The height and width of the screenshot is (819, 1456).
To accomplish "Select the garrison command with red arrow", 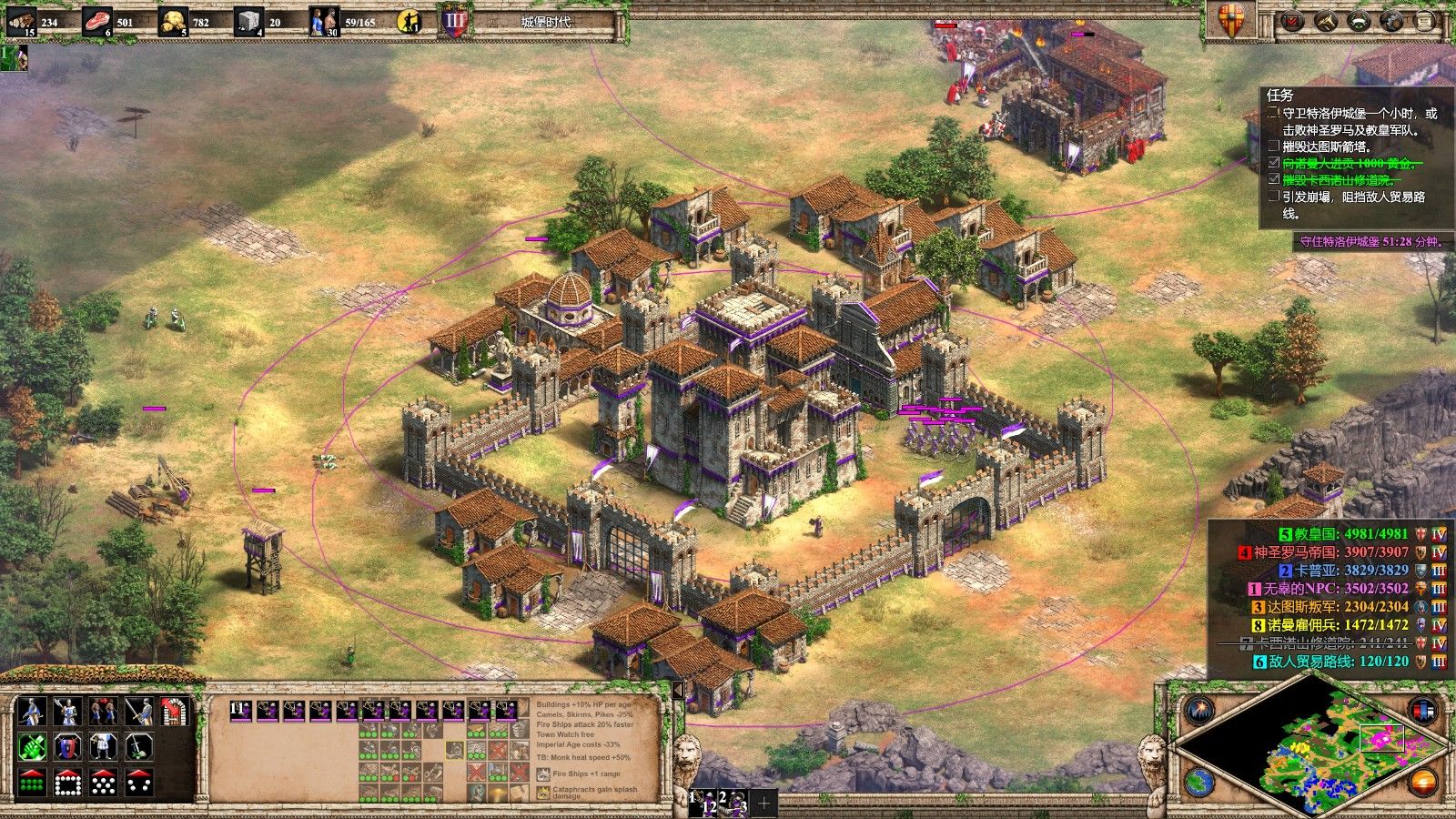I will [x=174, y=712].
